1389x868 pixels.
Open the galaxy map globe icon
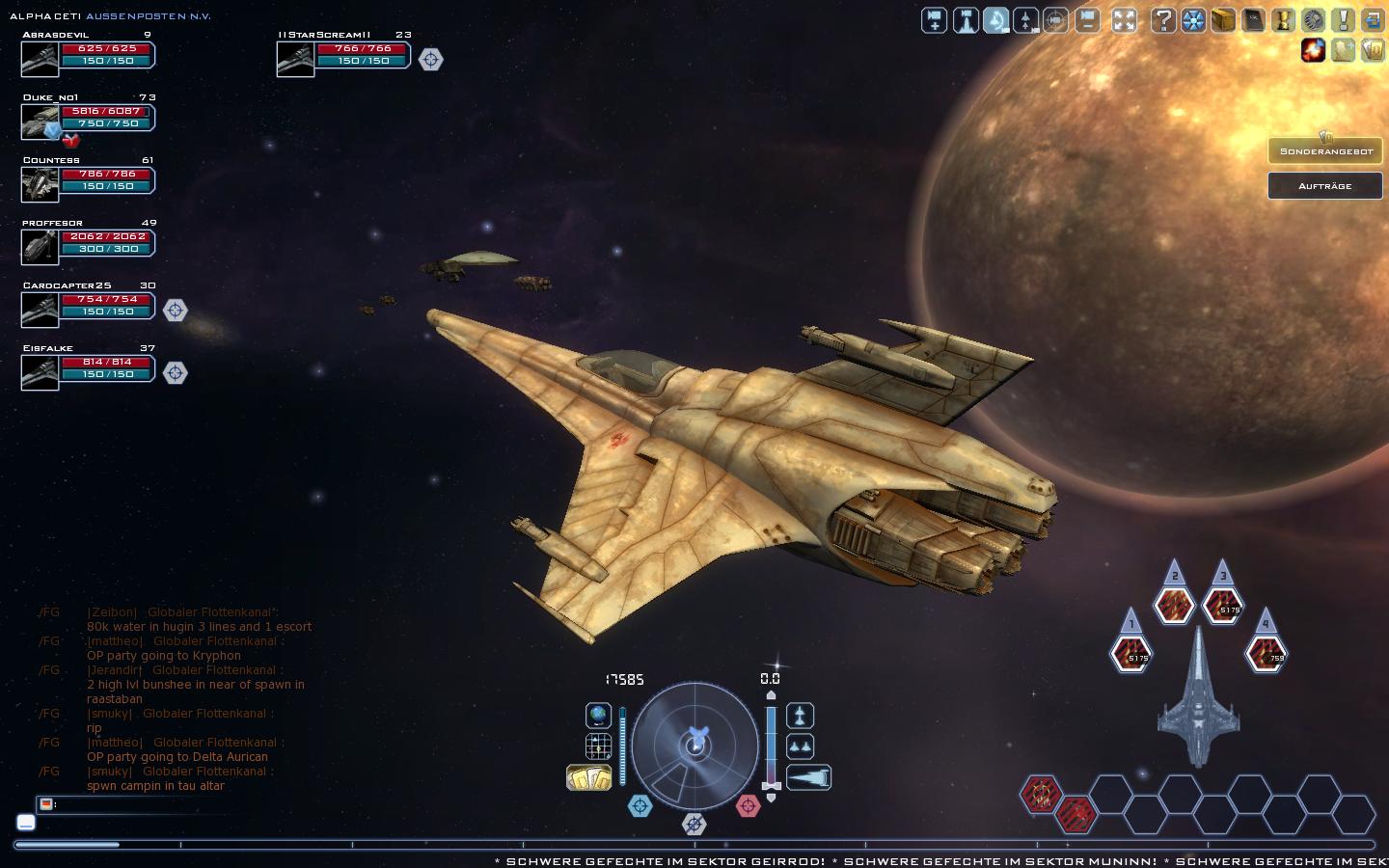pos(598,716)
